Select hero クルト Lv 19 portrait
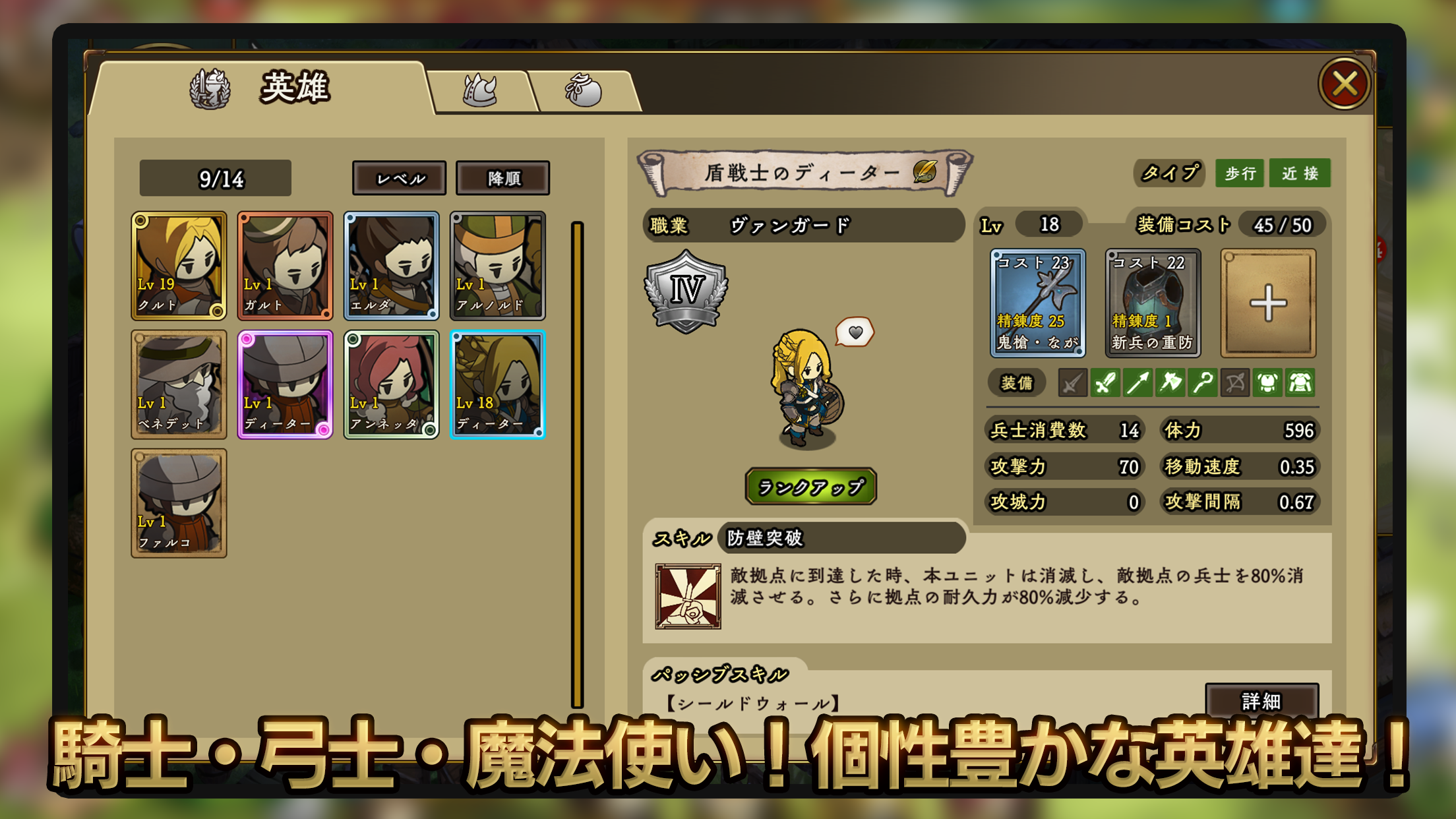 pos(179,266)
